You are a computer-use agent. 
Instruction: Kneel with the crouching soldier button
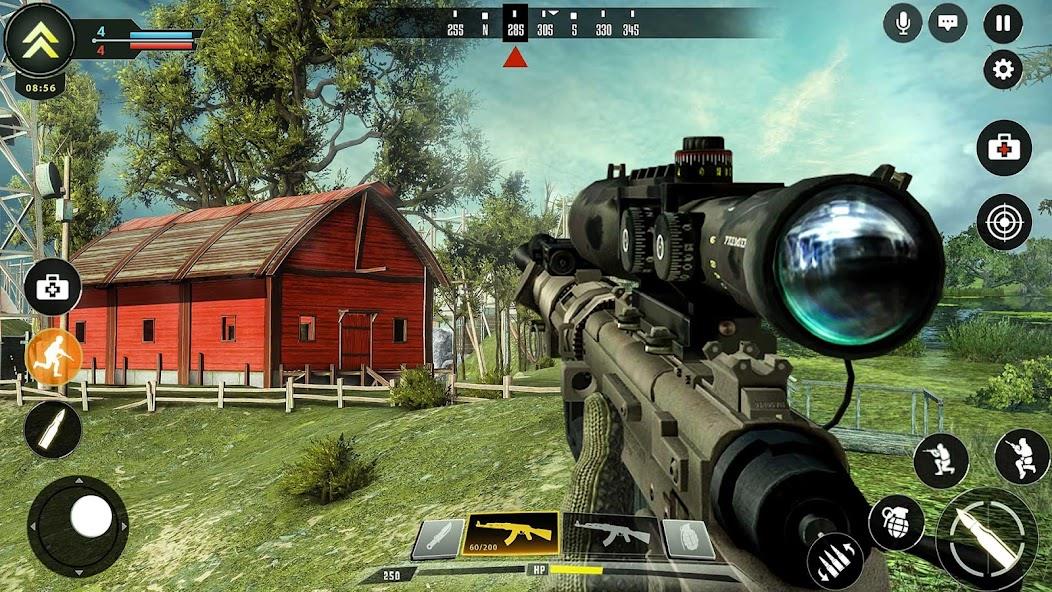[941, 461]
